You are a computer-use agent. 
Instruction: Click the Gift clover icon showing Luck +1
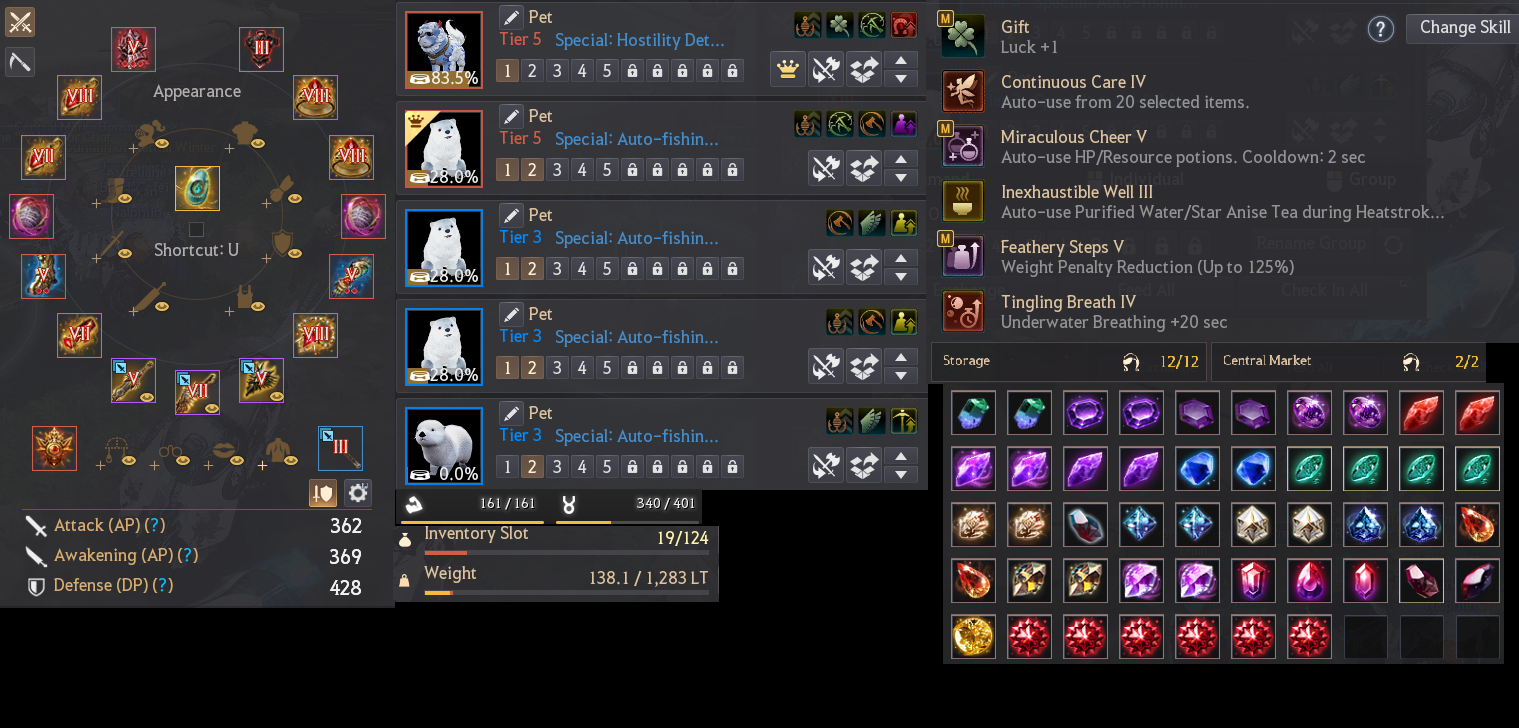pos(962,35)
